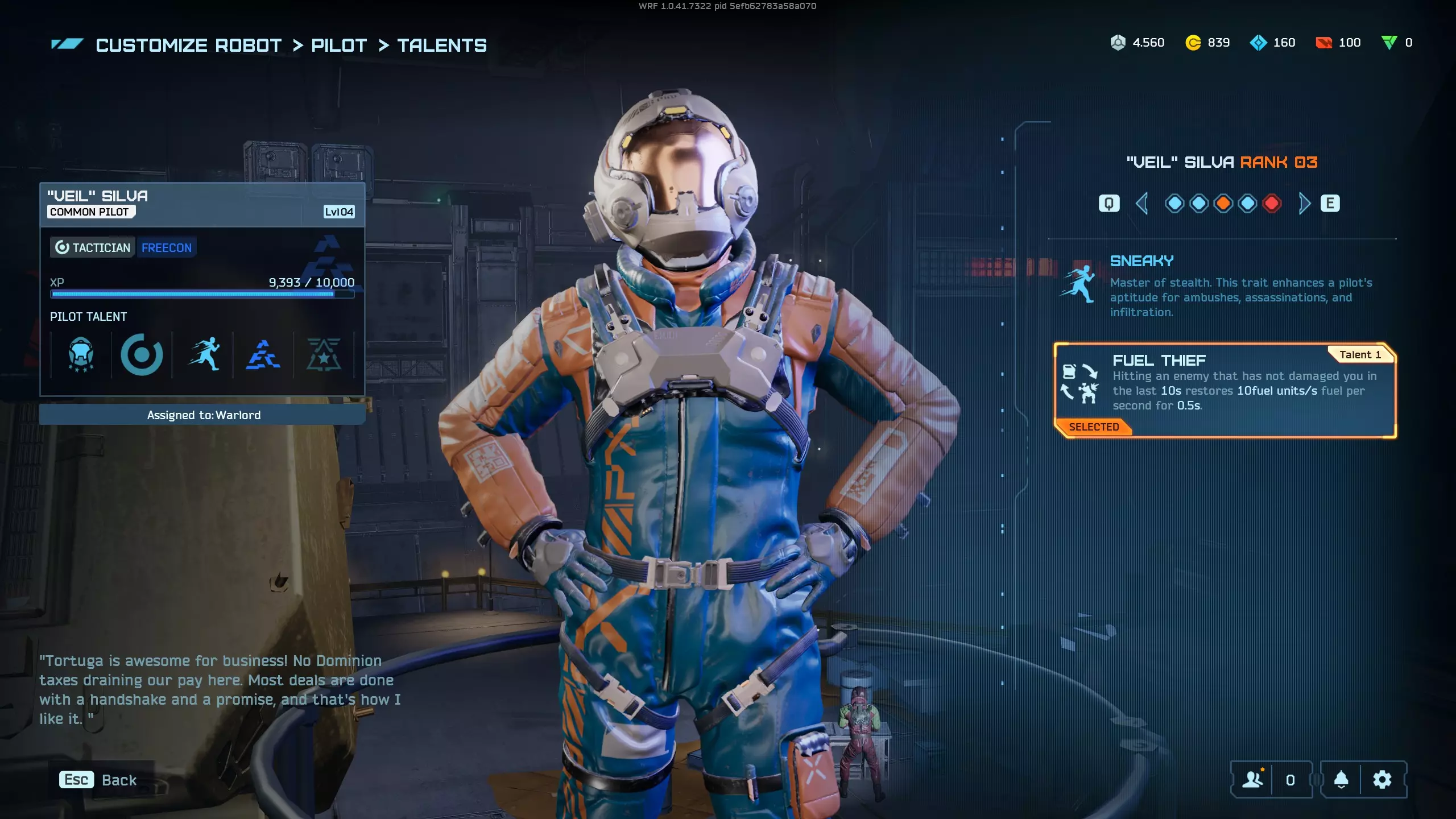Select the Fuel Thief talent card

click(x=1225, y=390)
